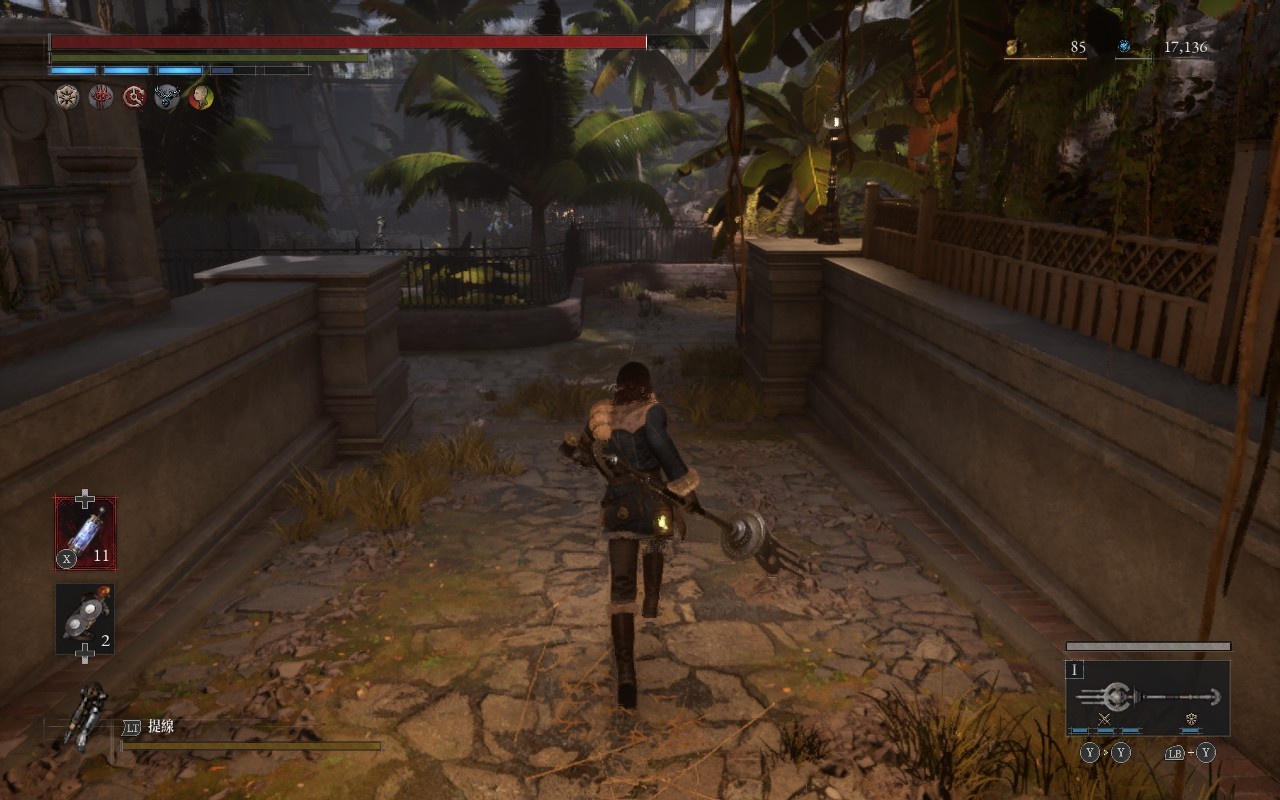Select the Pulse Cell healing item slot

point(85,533)
